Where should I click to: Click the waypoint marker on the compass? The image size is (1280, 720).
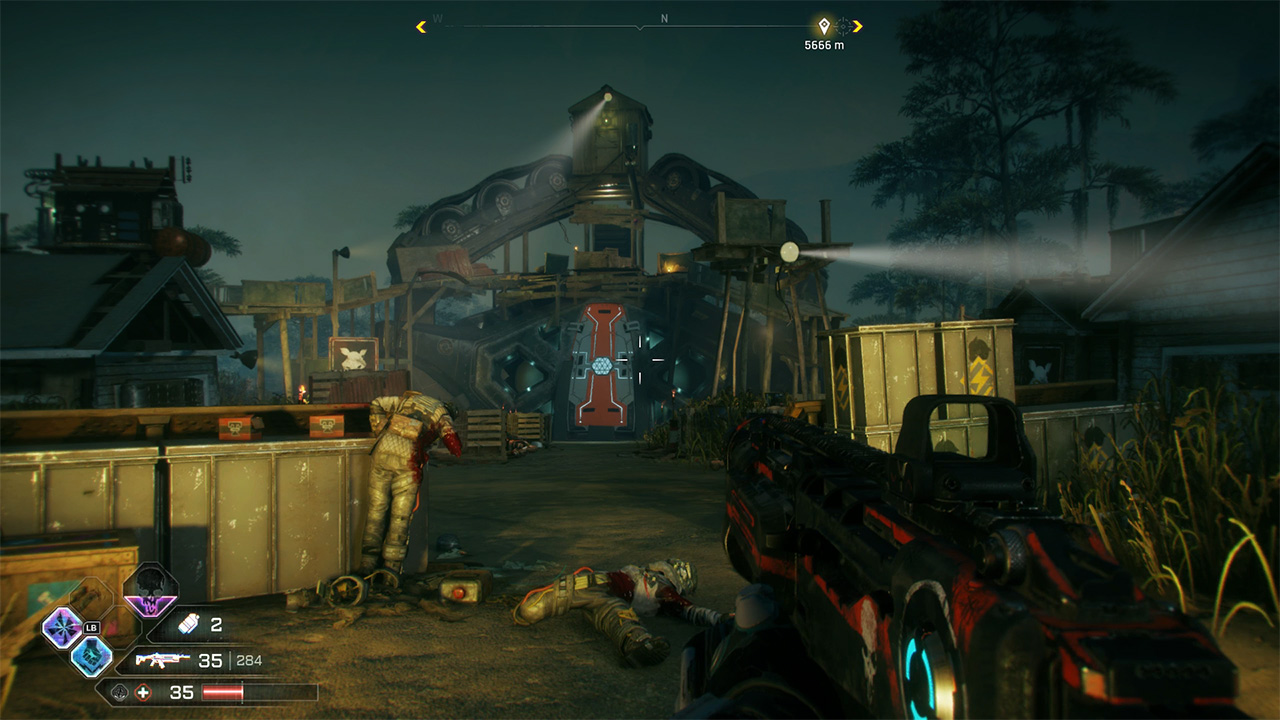pos(824,26)
